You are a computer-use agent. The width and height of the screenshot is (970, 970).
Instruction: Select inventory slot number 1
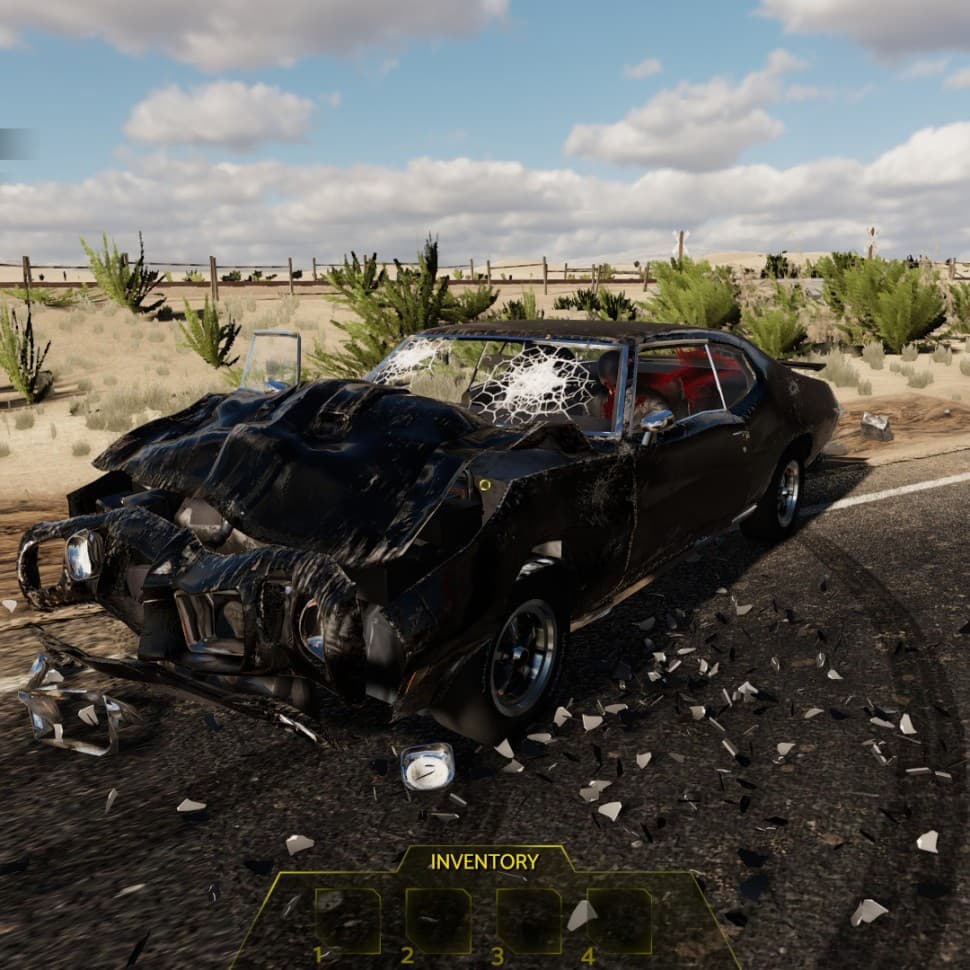tap(347, 920)
